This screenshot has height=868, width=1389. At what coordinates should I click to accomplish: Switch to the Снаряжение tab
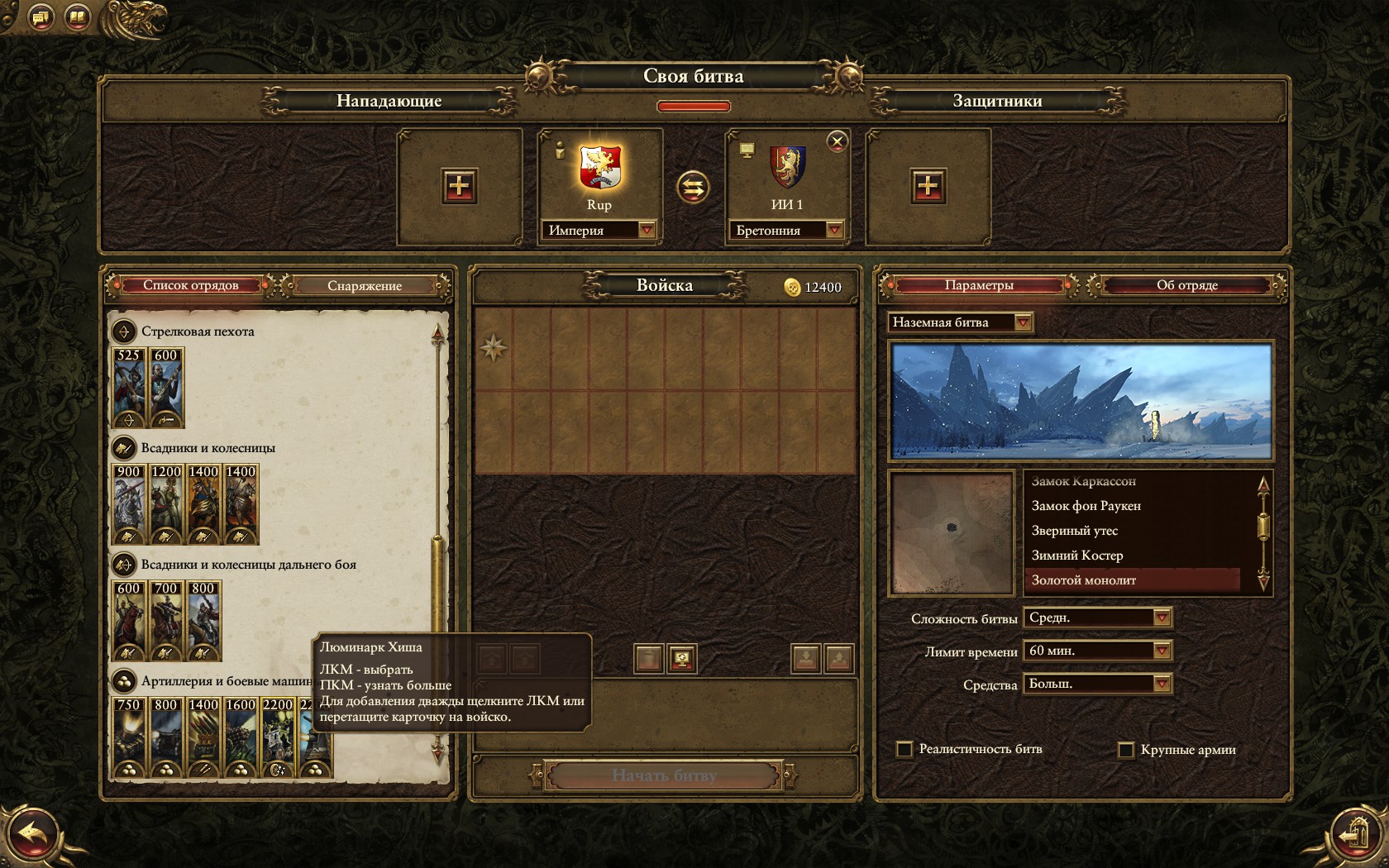pyautogui.click(x=365, y=286)
